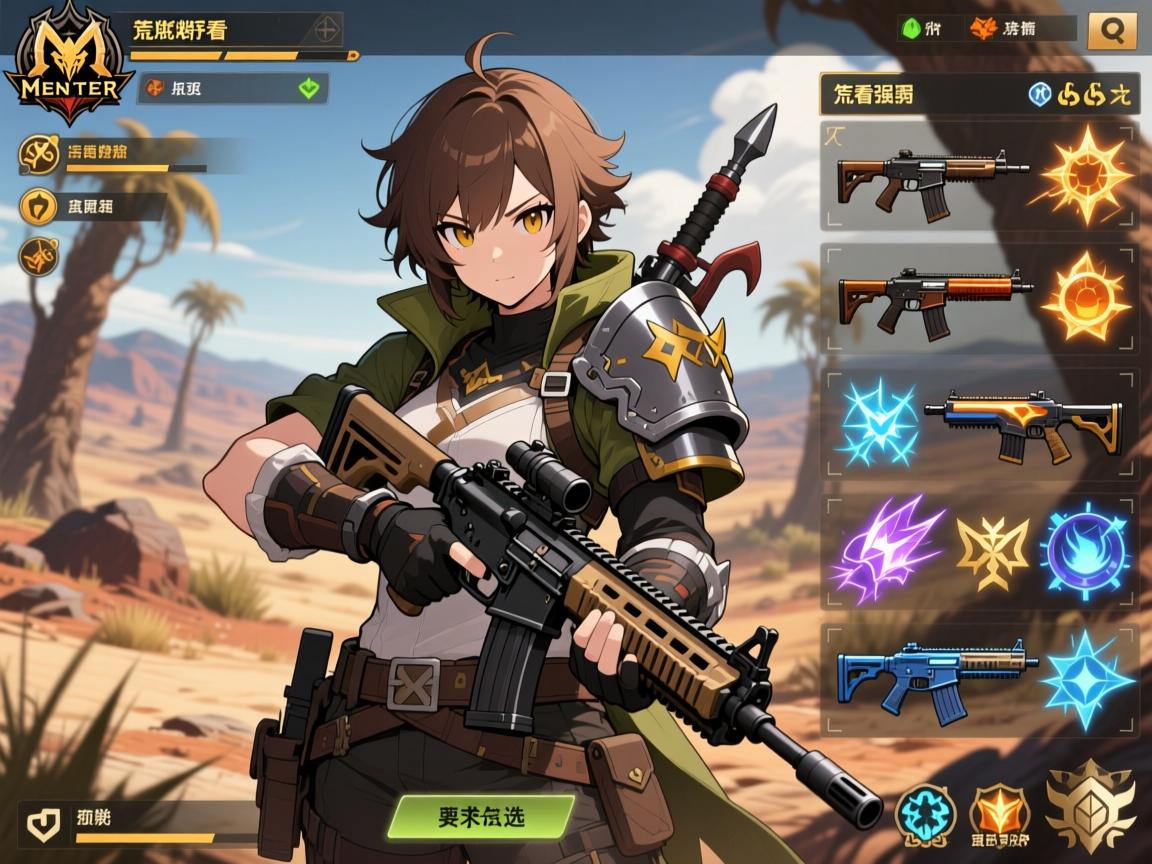1152x864 pixels.
Task: Activate the blue flame orb skill
Action: pyautogui.click(x=1085, y=550)
